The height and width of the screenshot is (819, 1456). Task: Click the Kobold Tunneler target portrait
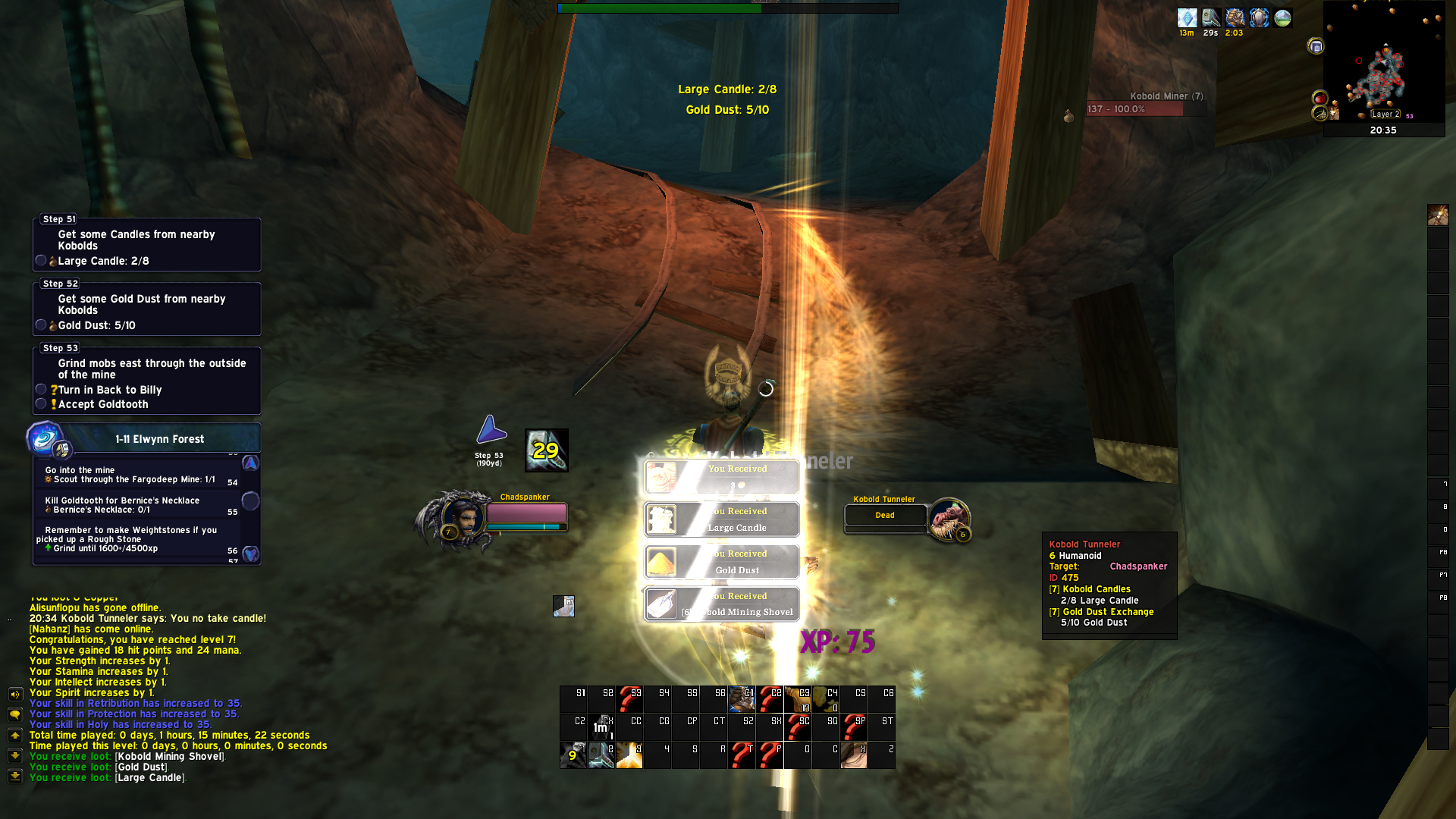(947, 519)
